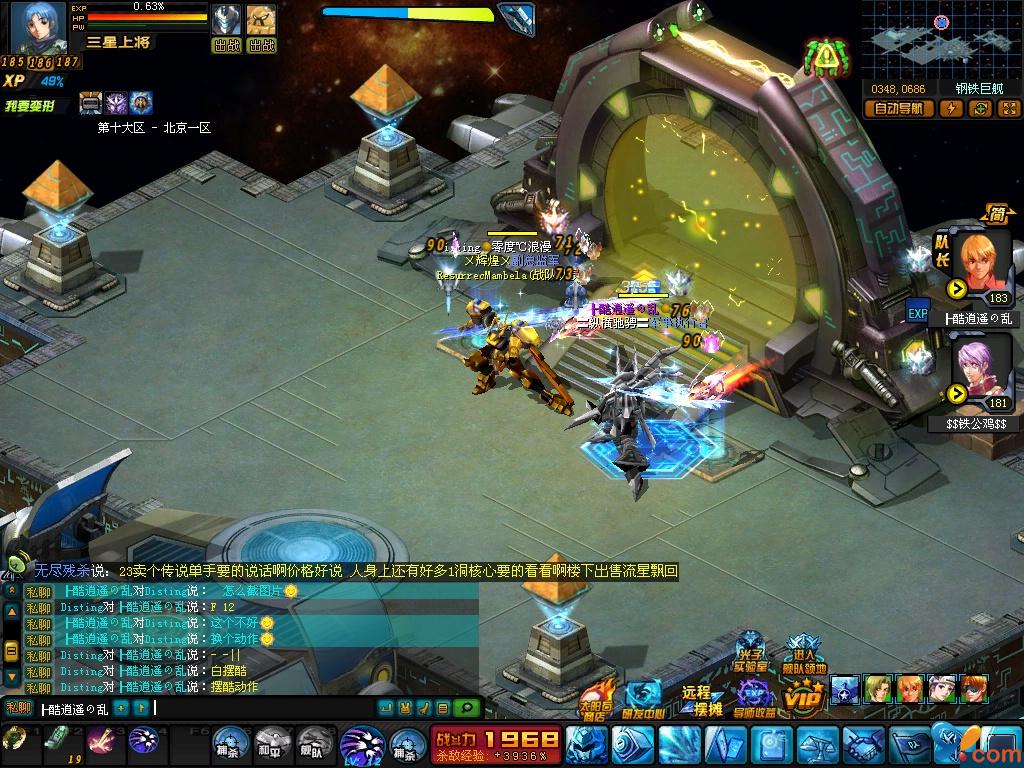Screen dimensions: 1024x768
Task: Click 出战 under the golden mech portrait
Action: point(261,46)
